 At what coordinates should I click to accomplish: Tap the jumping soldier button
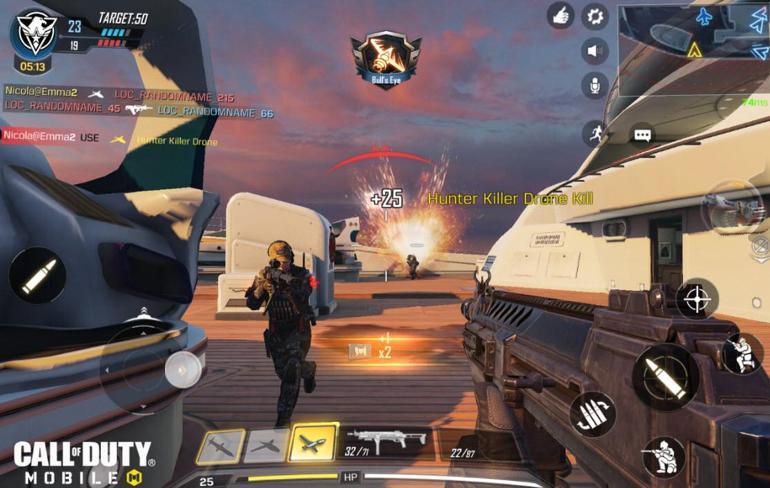pyautogui.click(x=741, y=354)
